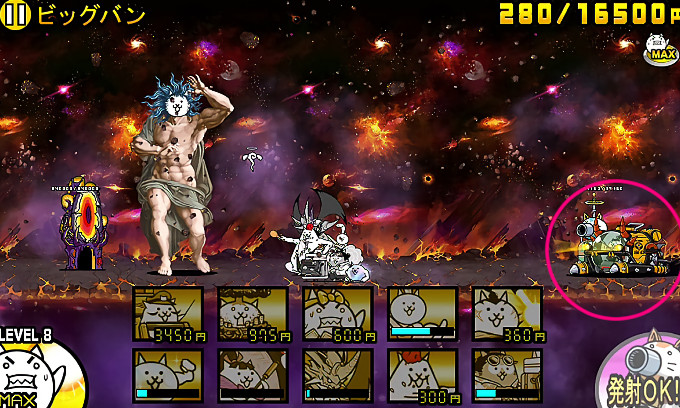
Task: Deploy the 360-yen cat unit
Action: coord(506,314)
